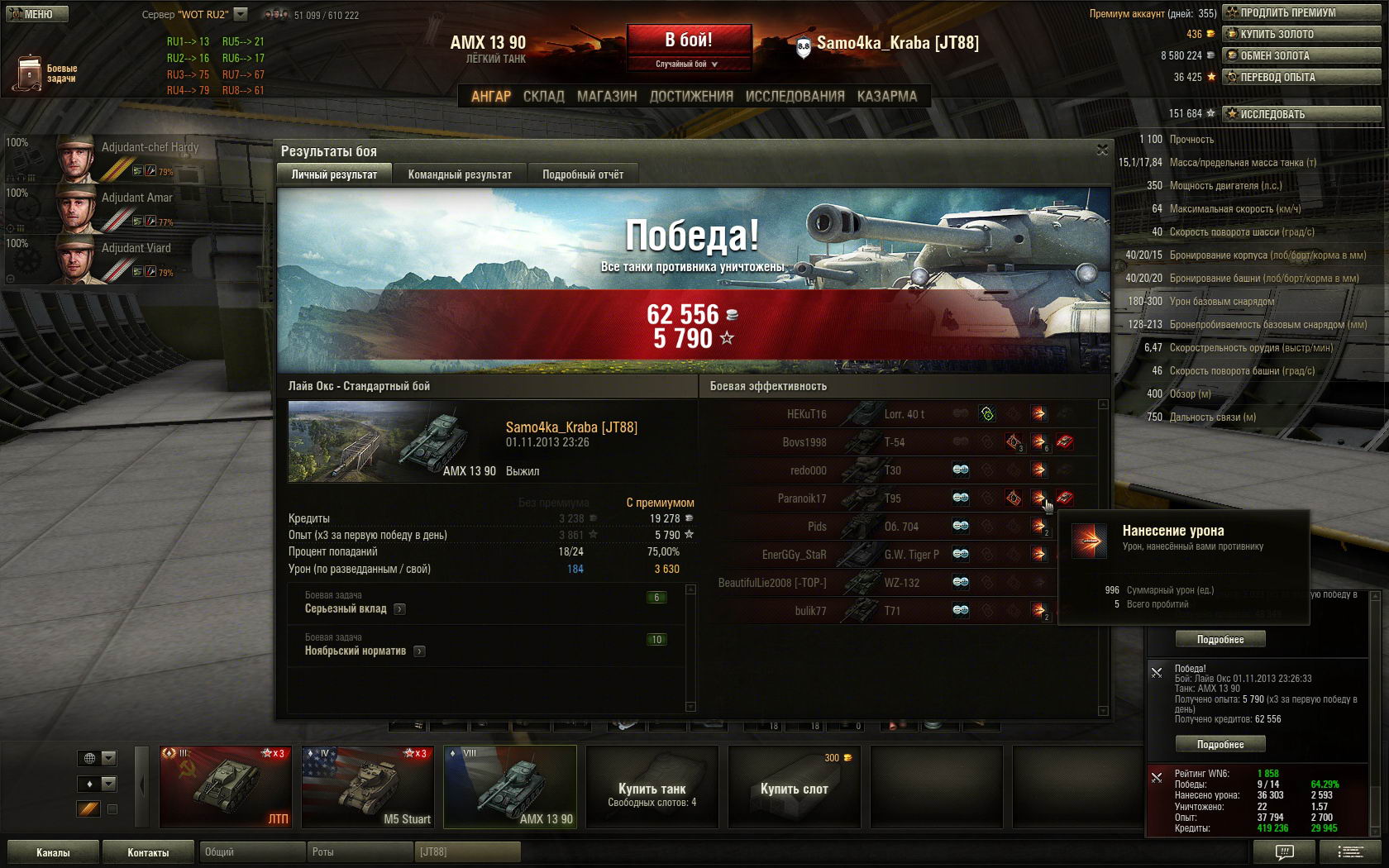Open the МЕНЮ button

point(36,14)
